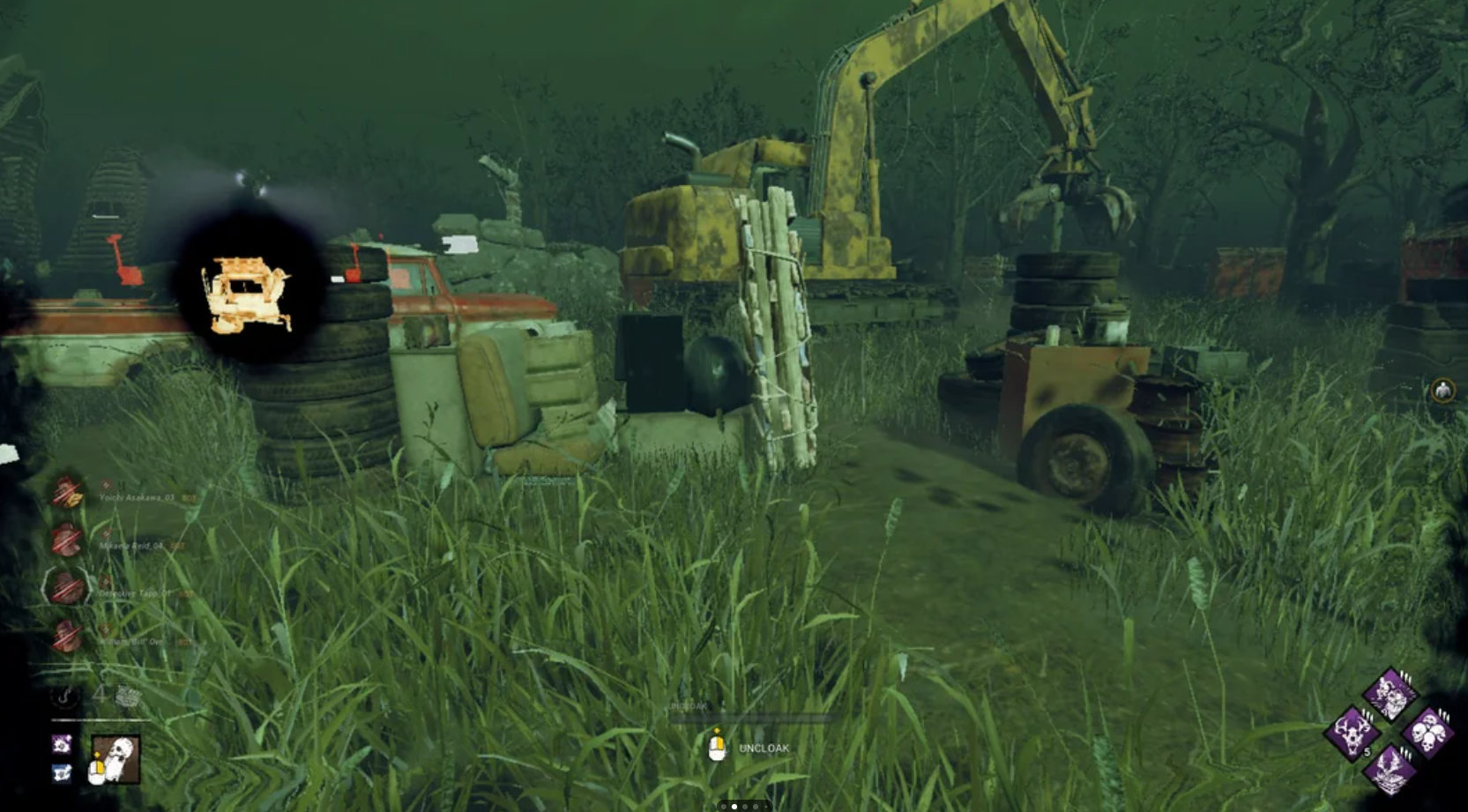This screenshot has height=812, width=1468.
Task: Select the blue add-on icon
Action: (61, 773)
